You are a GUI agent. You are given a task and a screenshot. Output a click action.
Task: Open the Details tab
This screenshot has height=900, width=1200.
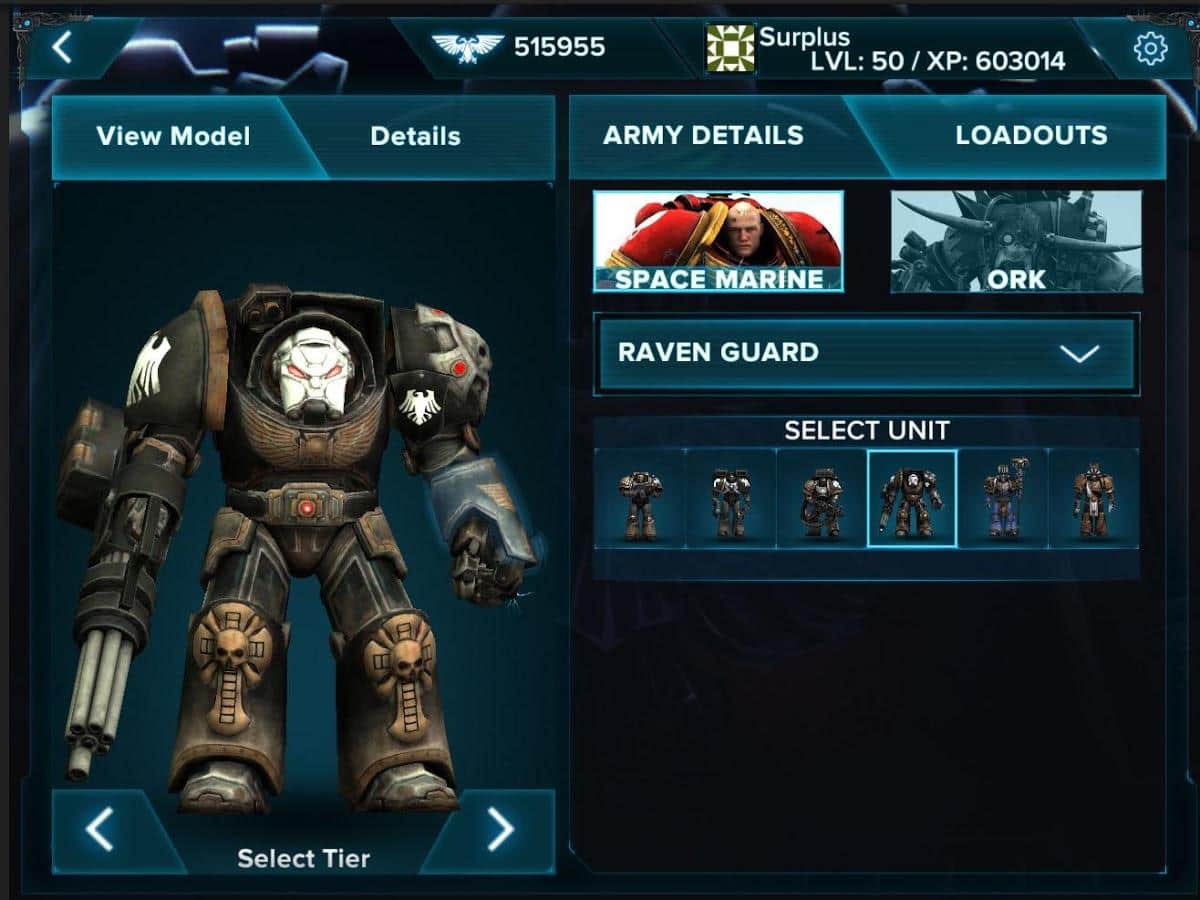pyautogui.click(x=415, y=137)
